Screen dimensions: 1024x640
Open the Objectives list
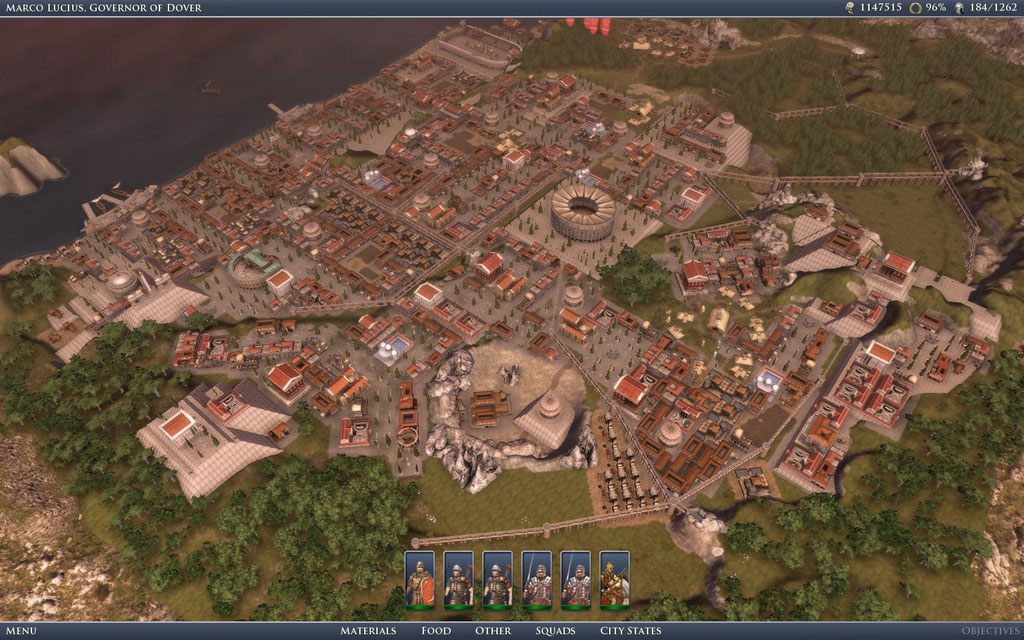click(x=991, y=631)
